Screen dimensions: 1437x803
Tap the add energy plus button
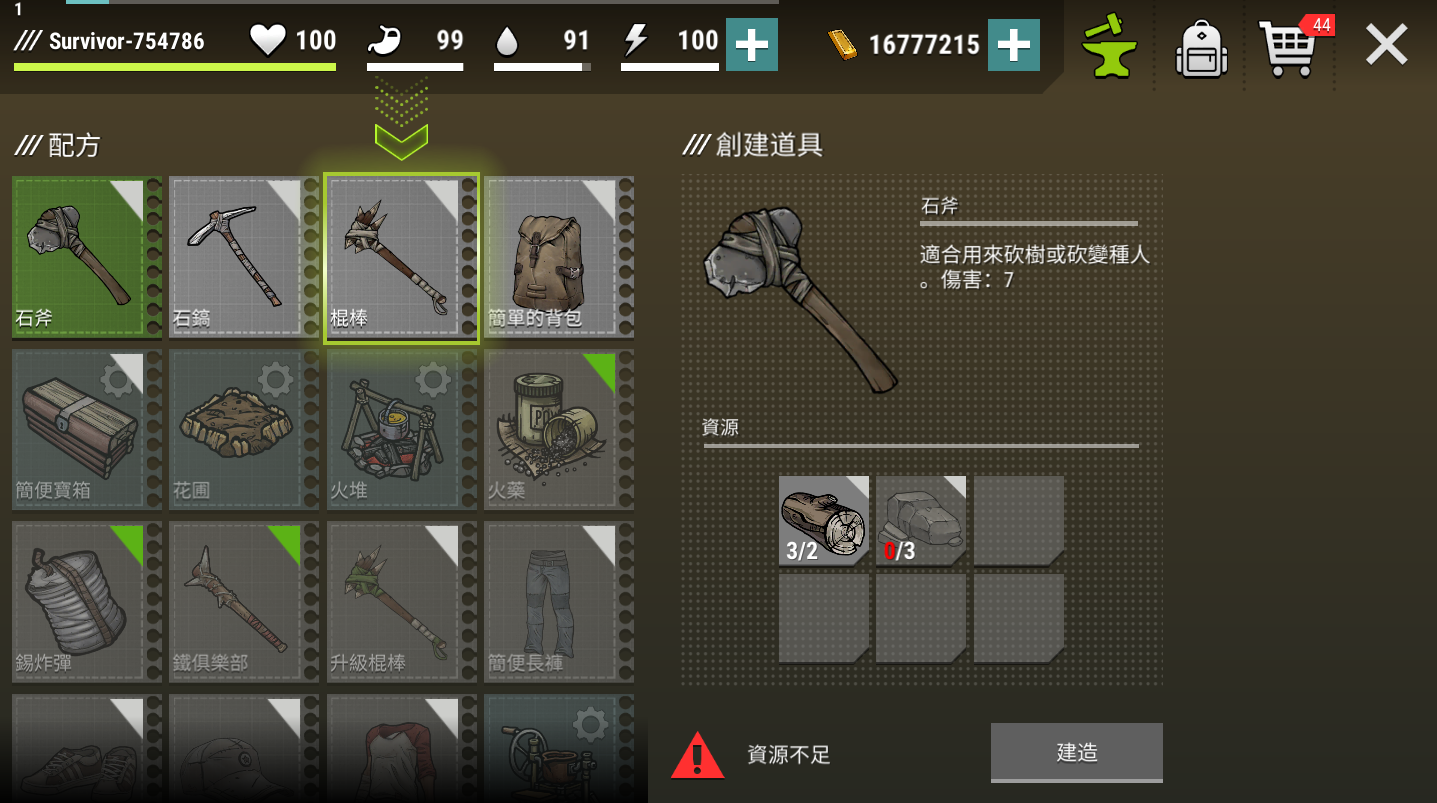click(751, 44)
